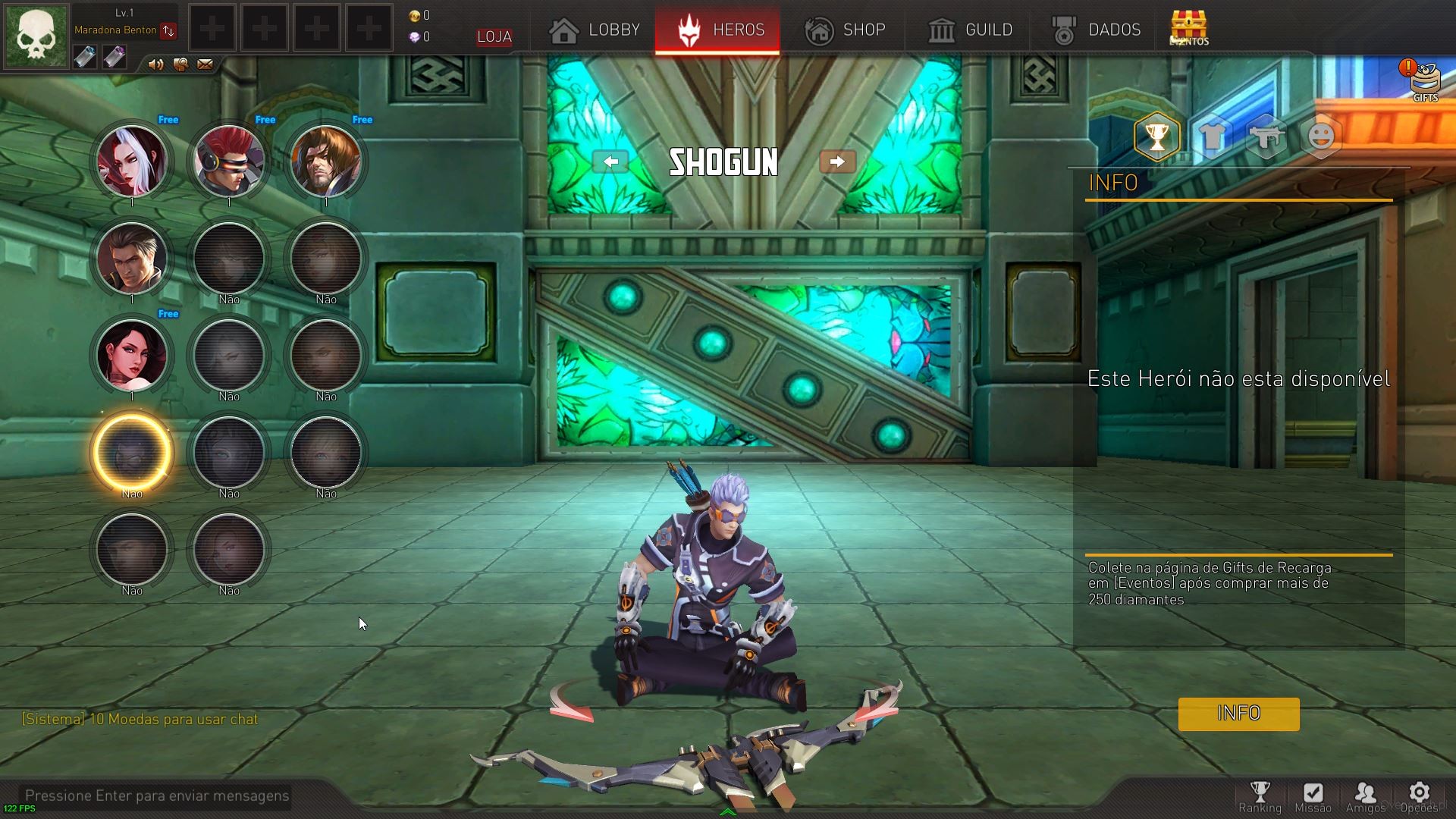This screenshot has height=819, width=1456.
Task: Switch to the Heros tab
Action: tap(717, 30)
